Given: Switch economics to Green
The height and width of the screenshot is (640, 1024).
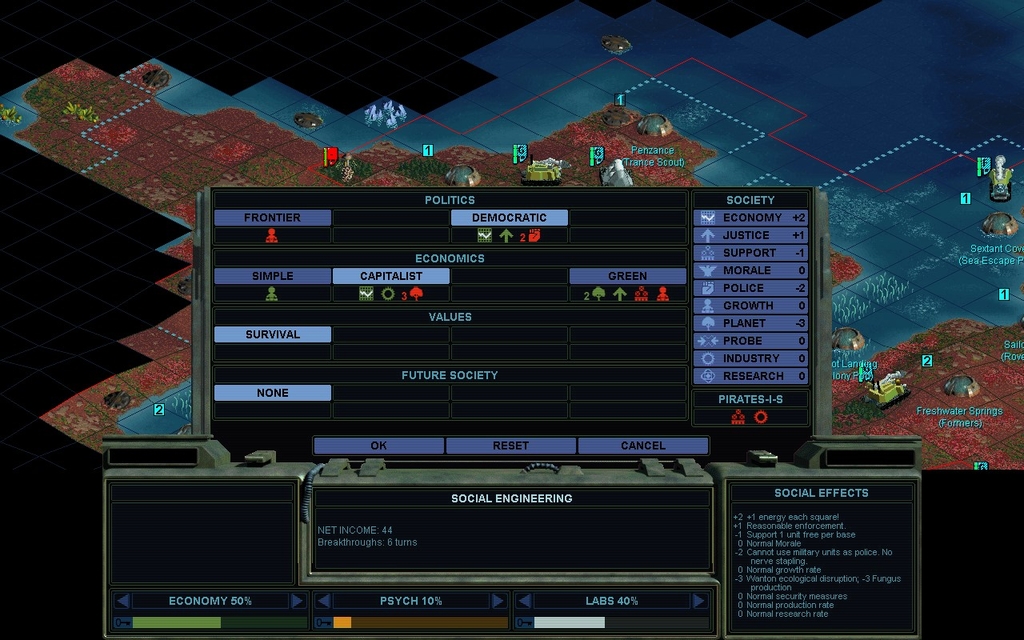Looking at the screenshot, I should [627, 276].
